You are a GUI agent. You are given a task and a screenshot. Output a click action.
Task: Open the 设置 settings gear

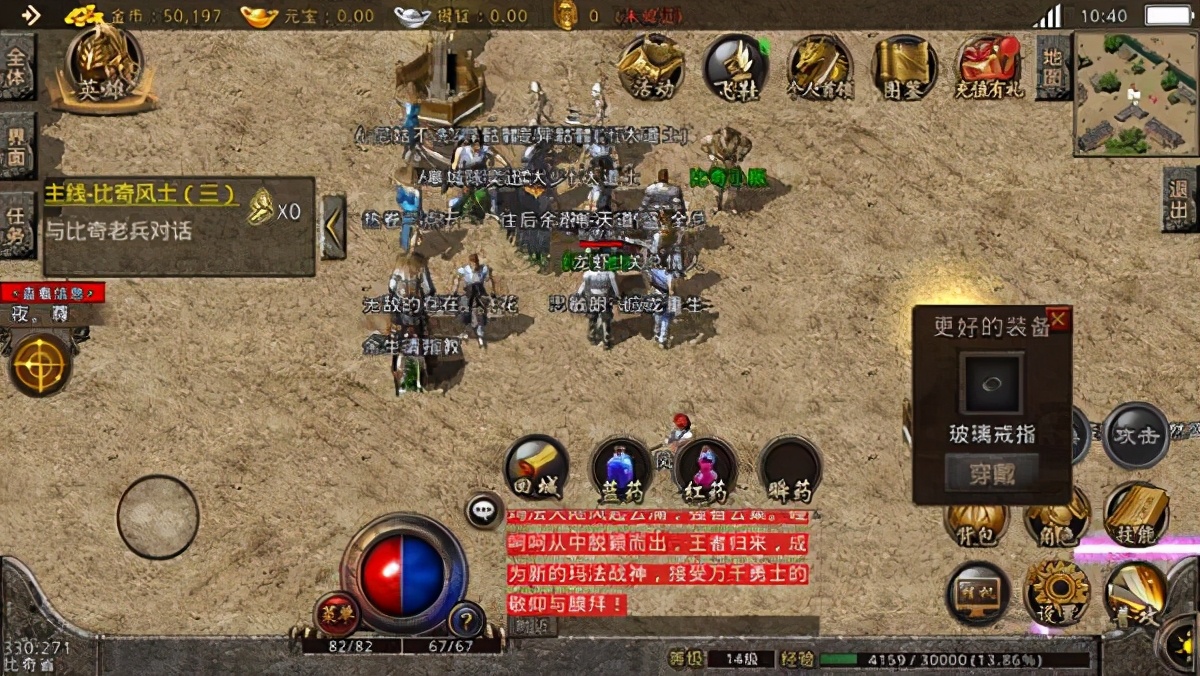click(1056, 592)
